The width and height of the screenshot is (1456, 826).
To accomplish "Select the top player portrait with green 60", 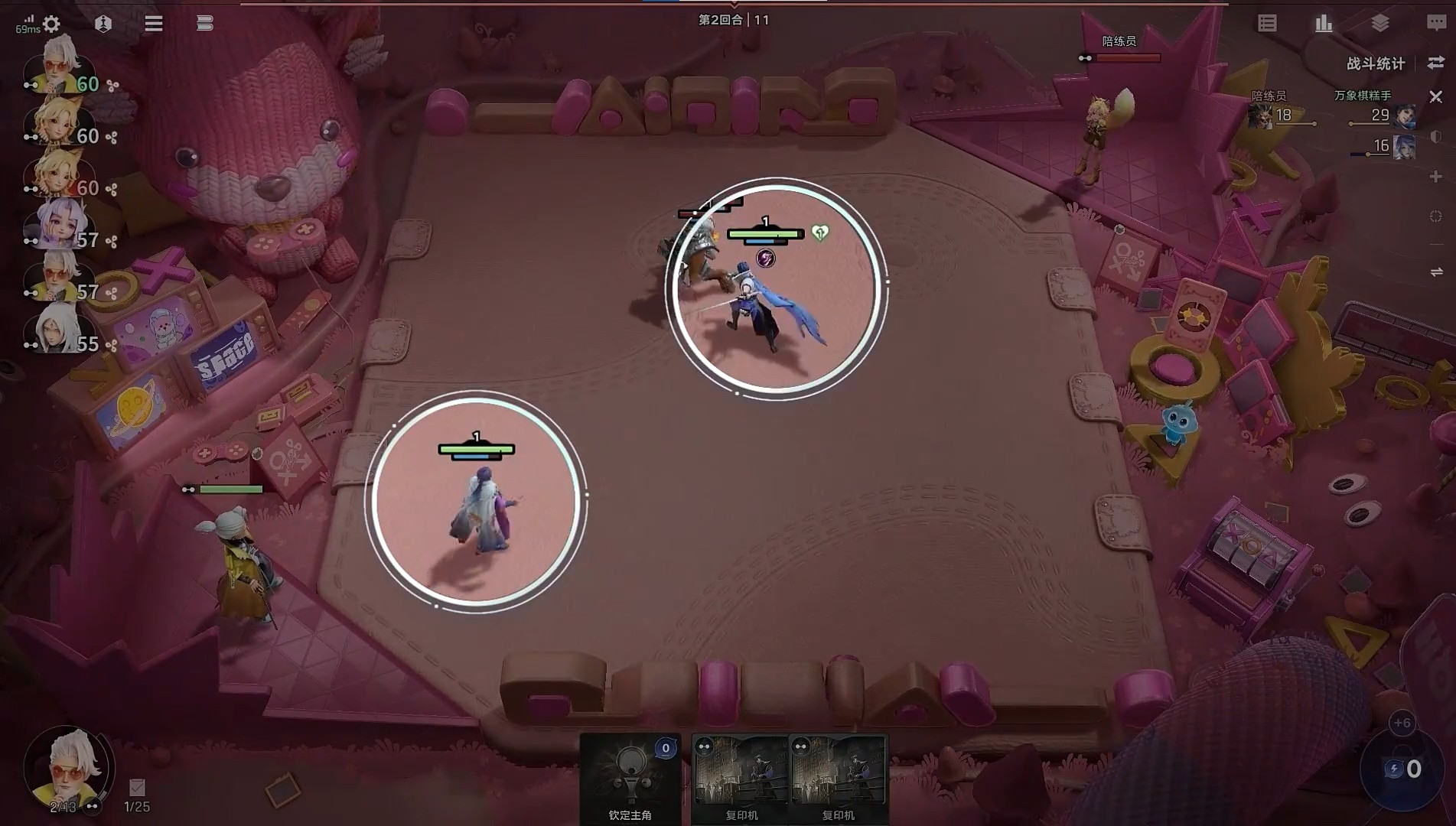I will coord(60,66).
